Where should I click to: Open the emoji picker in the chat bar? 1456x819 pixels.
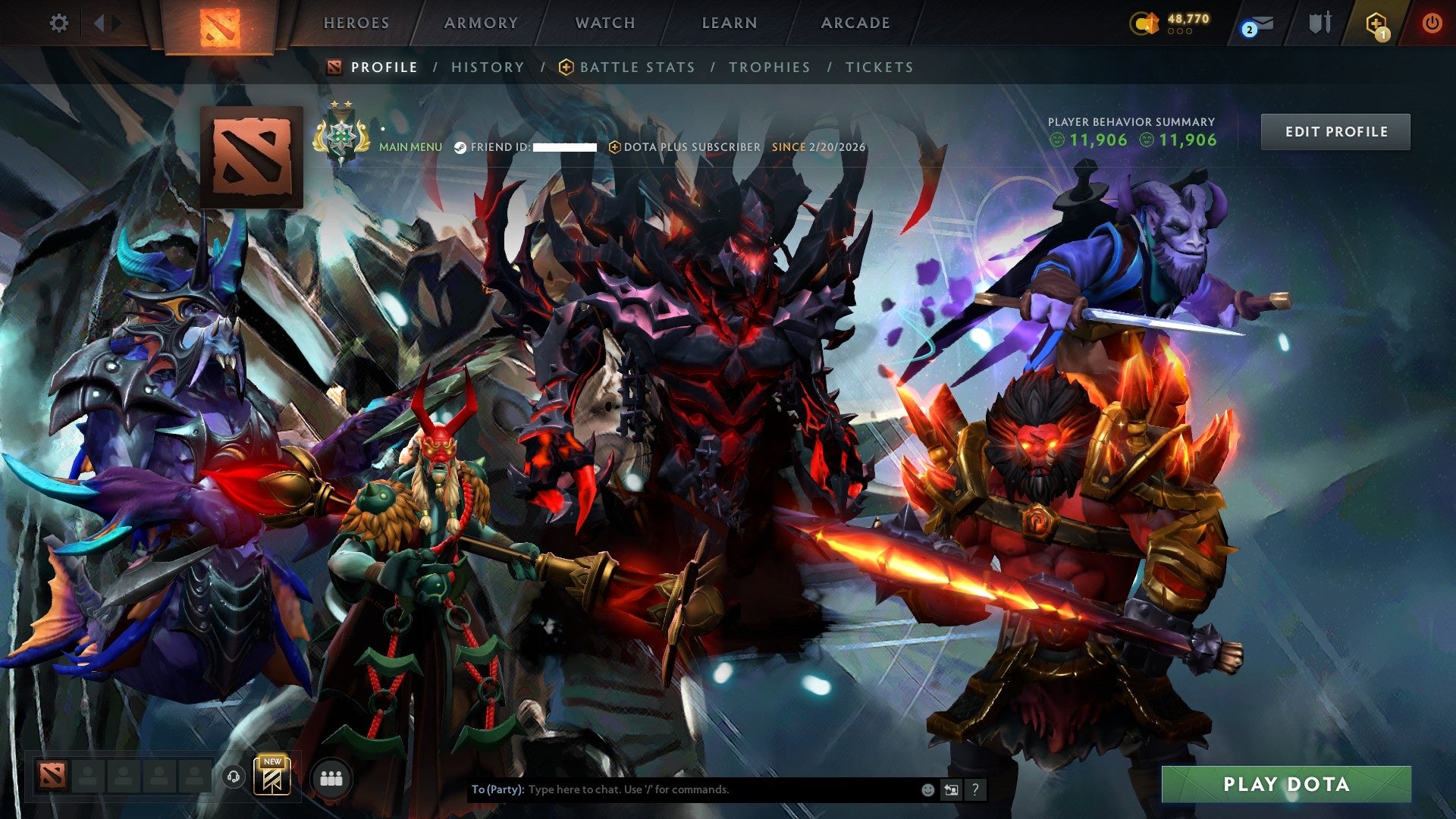point(927,789)
